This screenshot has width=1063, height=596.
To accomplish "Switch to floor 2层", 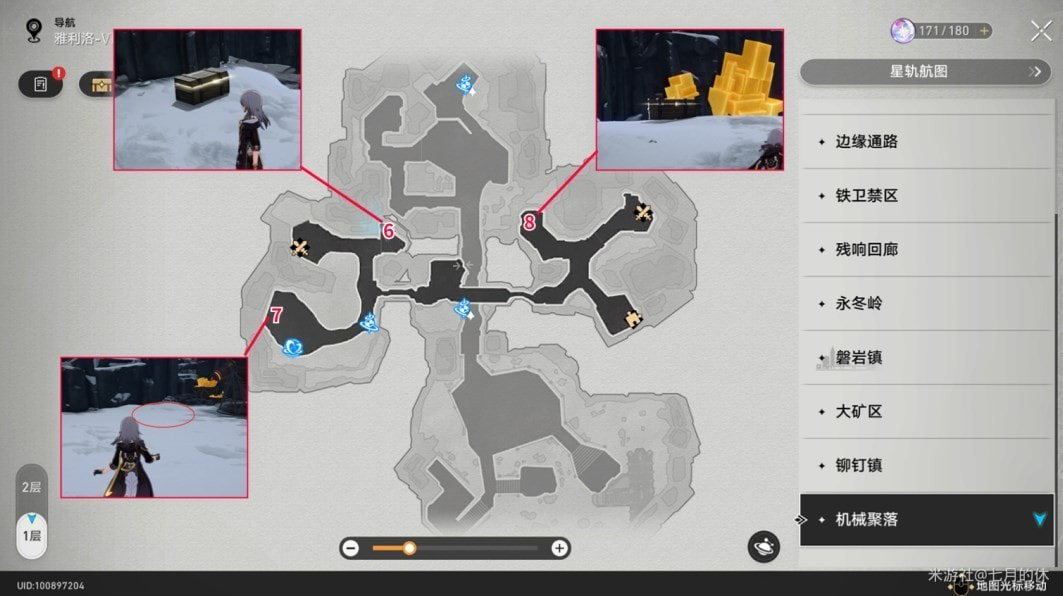I will click(x=32, y=487).
